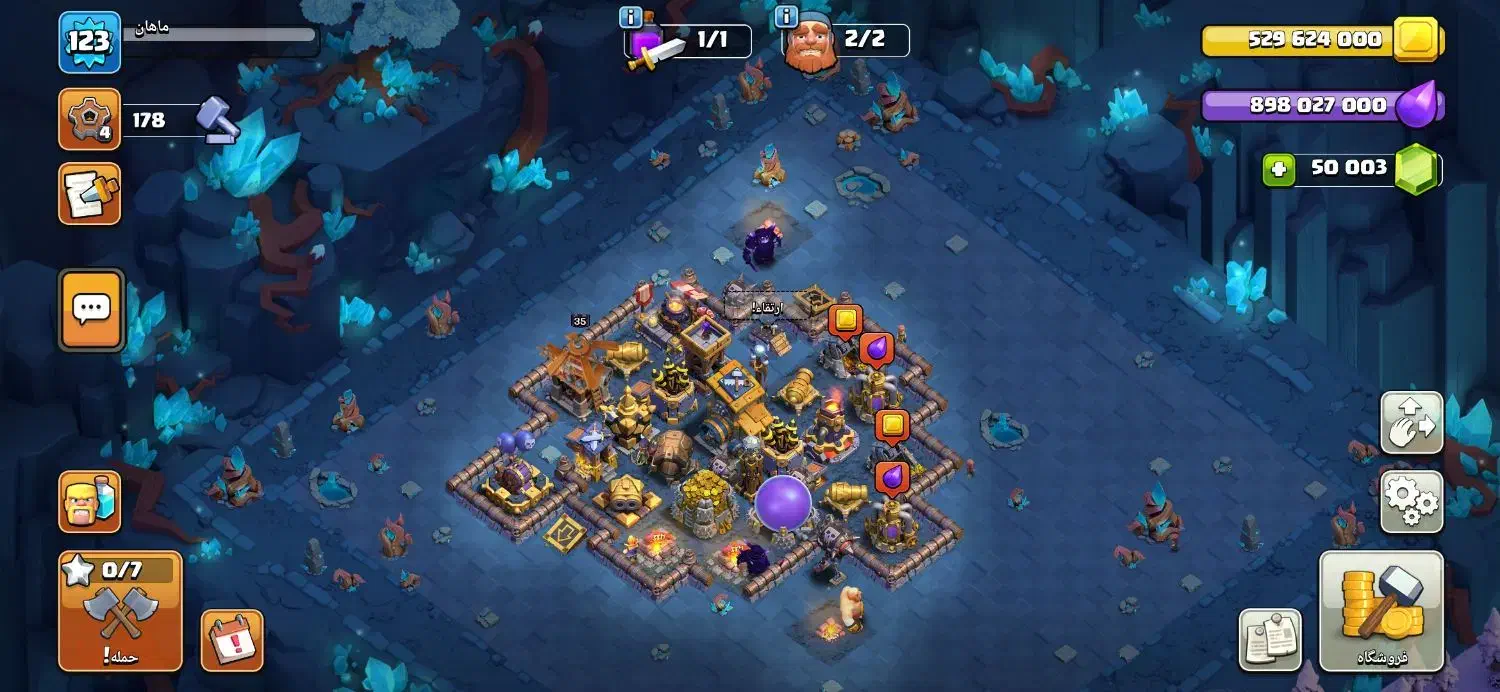1500x692 pixels.
Task: Open the scroll and paint roller button
Action: [90, 193]
